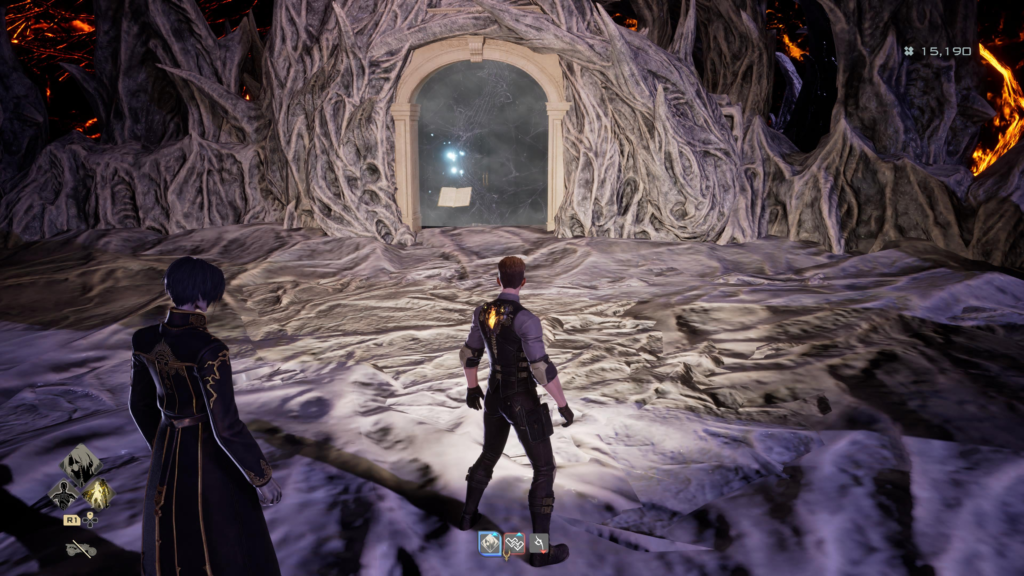Select the blue-framed character portrait status icon
This screenshot has width=1024, height=576.
coord(489,543)
